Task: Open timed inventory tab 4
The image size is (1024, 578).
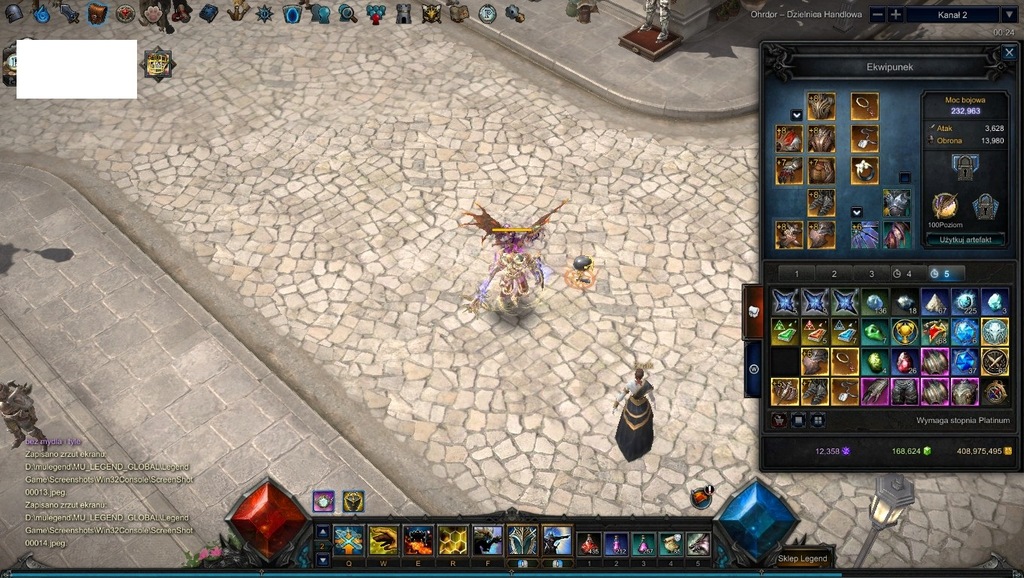Action: point(903,273)
